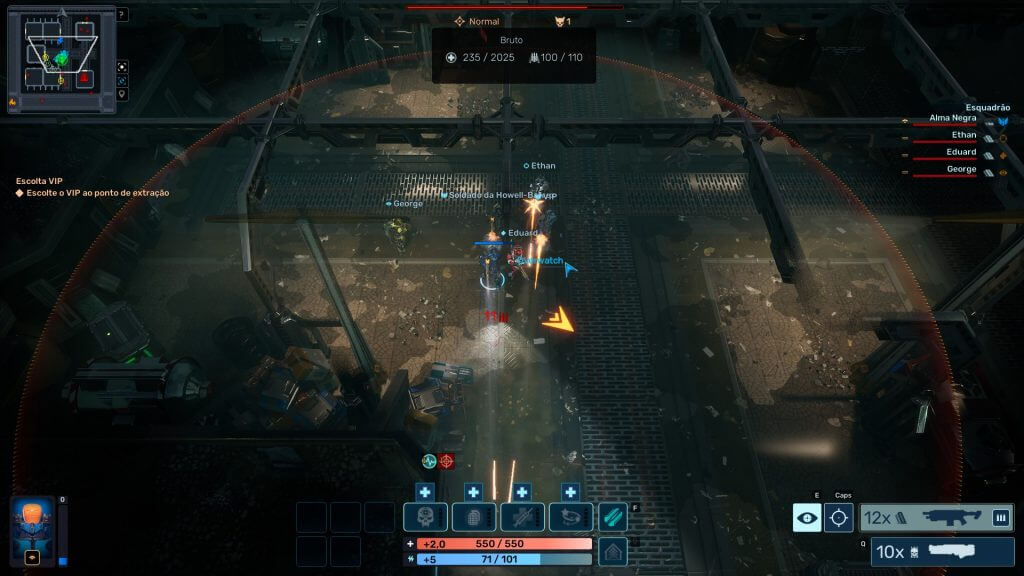Toggle the minimap center-focus button
This screenshot has width=1024, height=576.
[122, 80]
